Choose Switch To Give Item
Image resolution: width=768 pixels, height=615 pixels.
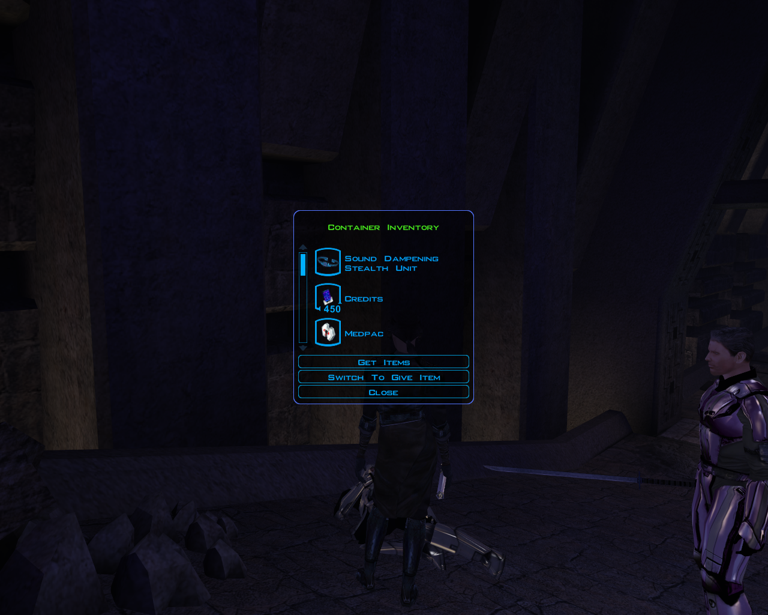(383, 377)
